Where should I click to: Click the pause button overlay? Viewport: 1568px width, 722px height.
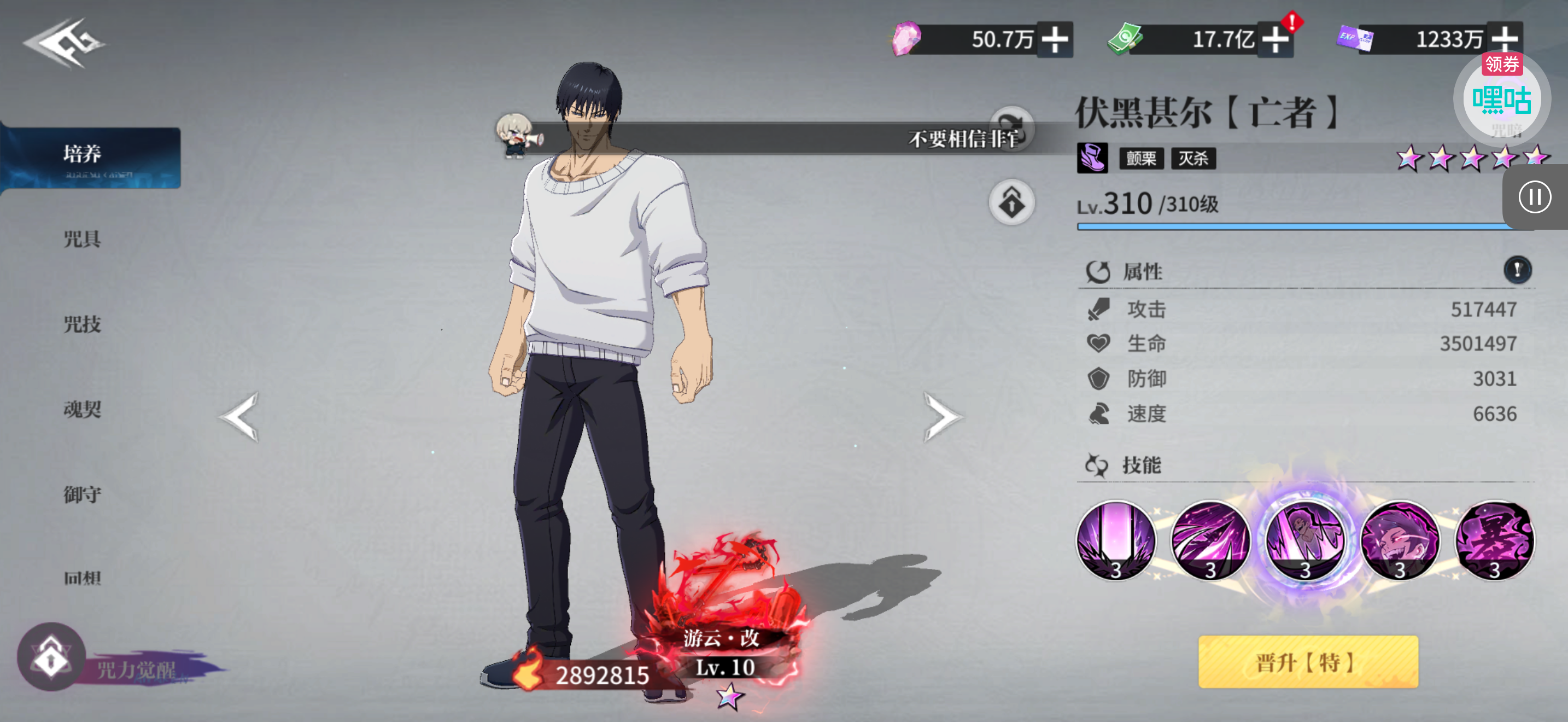[1534, 197]
